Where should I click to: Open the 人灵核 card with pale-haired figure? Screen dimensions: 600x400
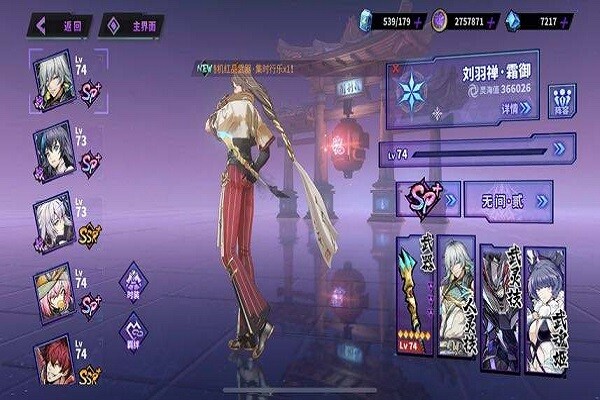tap(455, 292)
